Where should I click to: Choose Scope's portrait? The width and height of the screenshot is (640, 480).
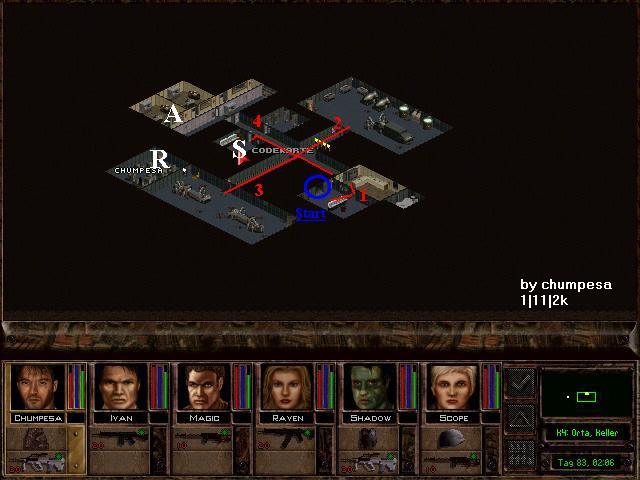(455, 387)
